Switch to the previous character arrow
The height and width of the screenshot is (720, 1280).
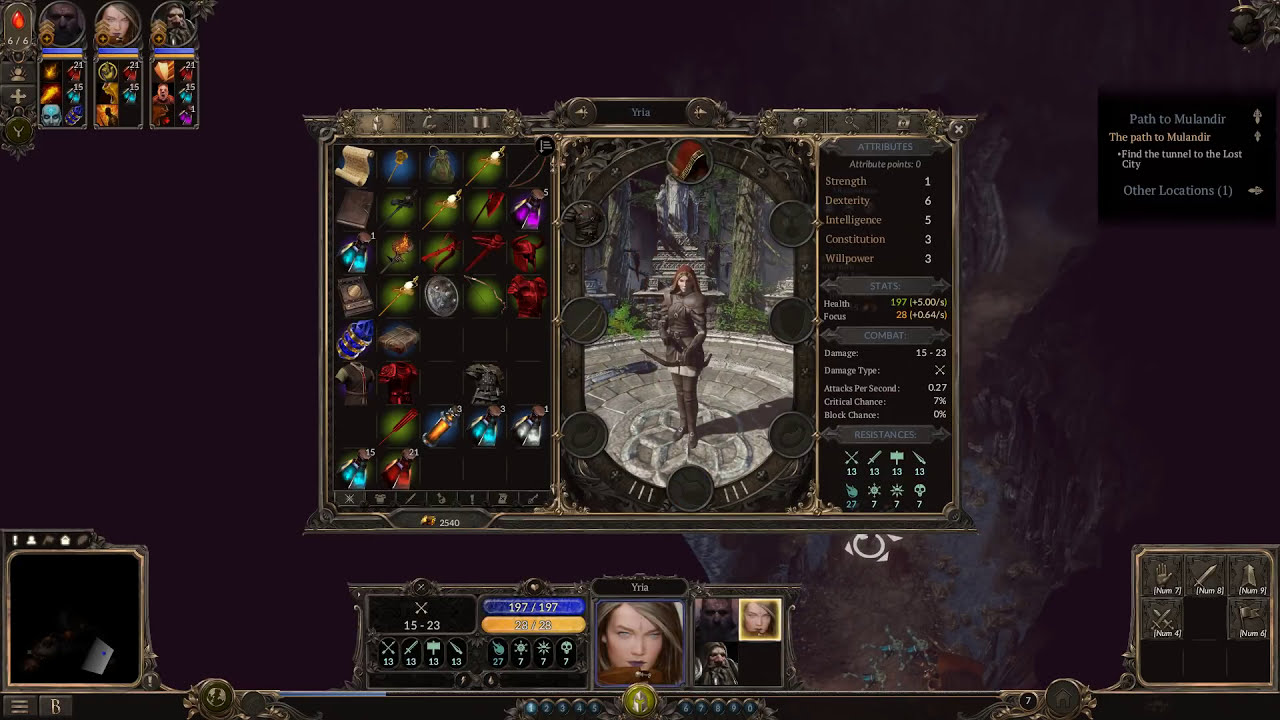(581, 112)
